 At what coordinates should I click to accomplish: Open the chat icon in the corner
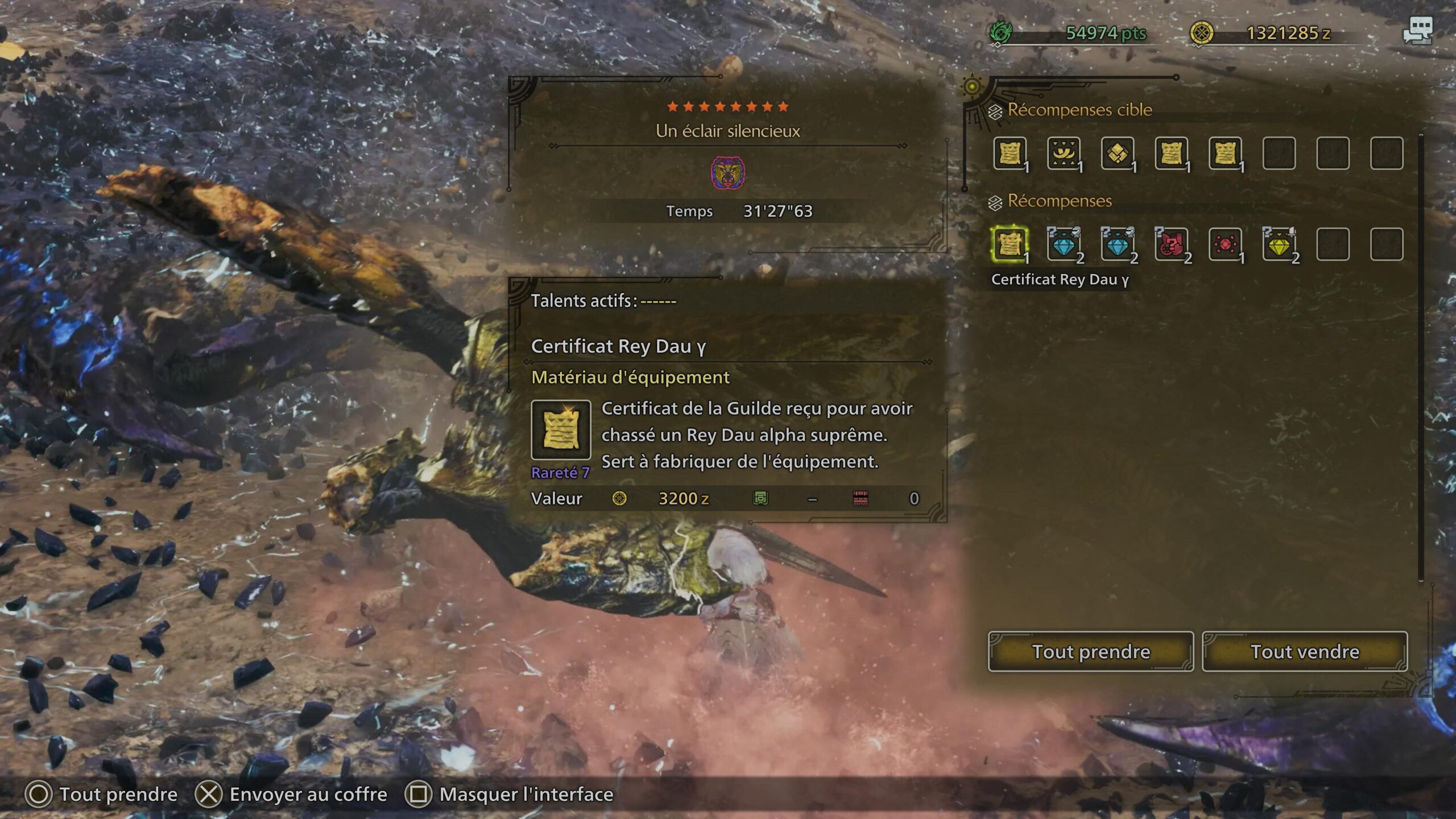click(x=1417, y=31)
